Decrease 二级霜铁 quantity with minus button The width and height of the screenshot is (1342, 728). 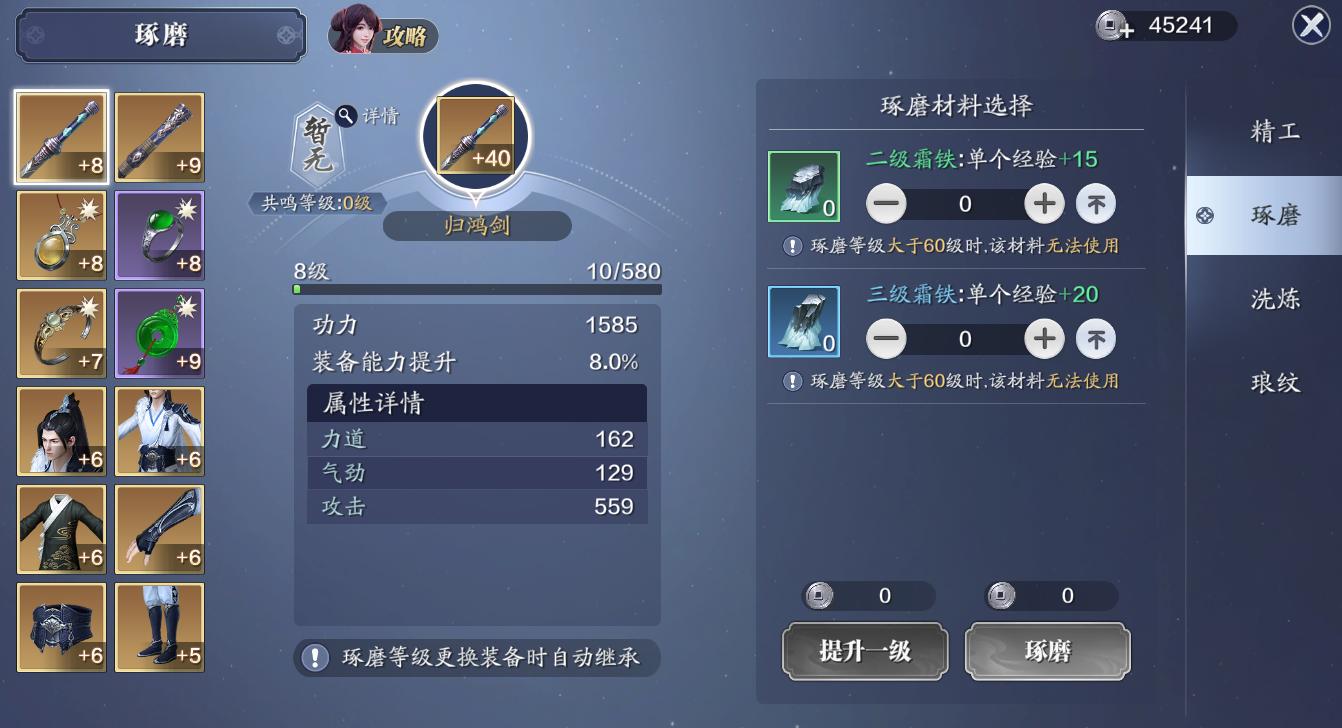click(886, 203)
